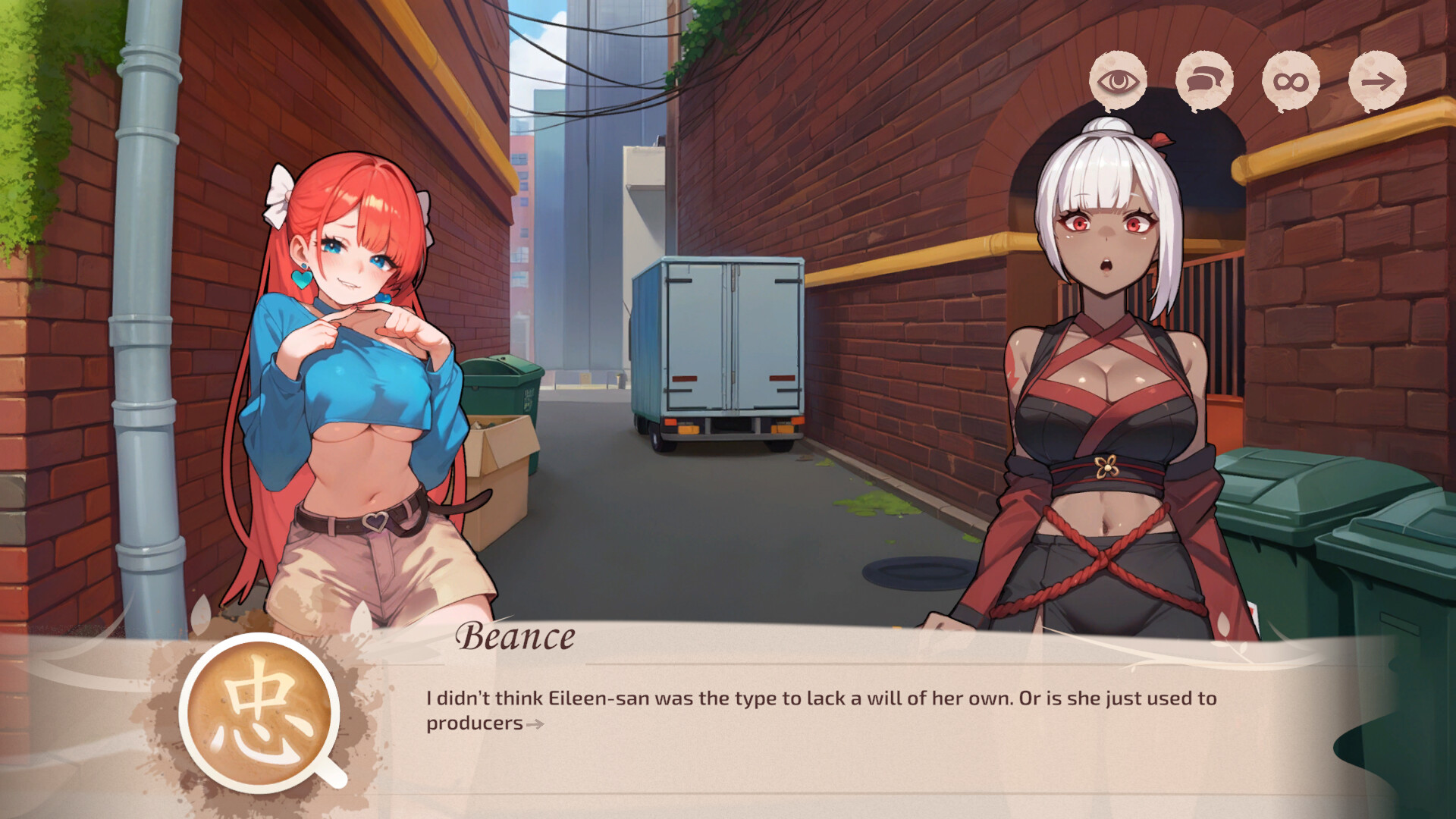Hide the dialogue UI with the eye icon
The height and width of the screenshot is (819, 1456).
point(1118,80)
